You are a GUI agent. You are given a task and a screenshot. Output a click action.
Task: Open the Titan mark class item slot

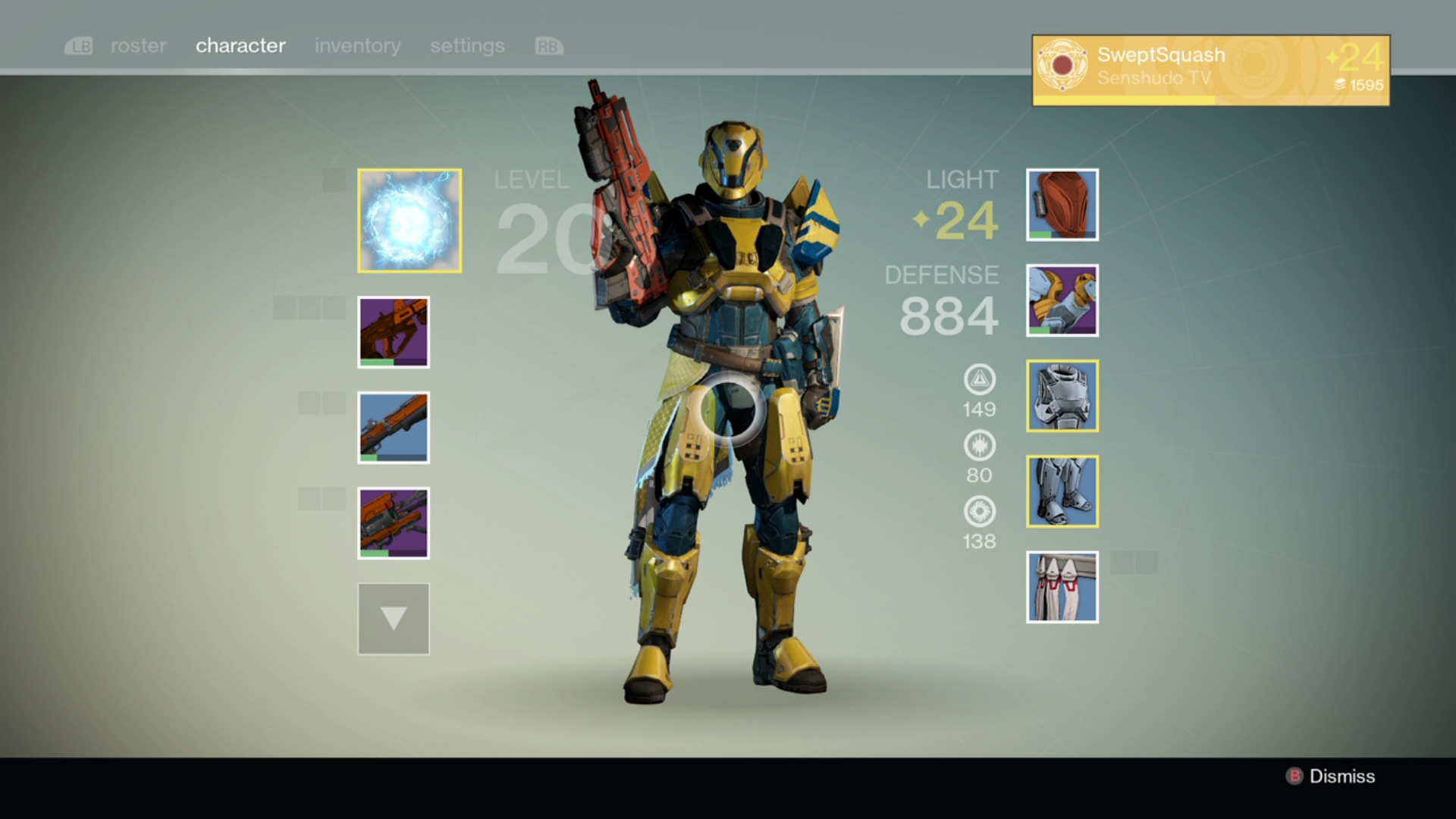[x=1062, y=587]
